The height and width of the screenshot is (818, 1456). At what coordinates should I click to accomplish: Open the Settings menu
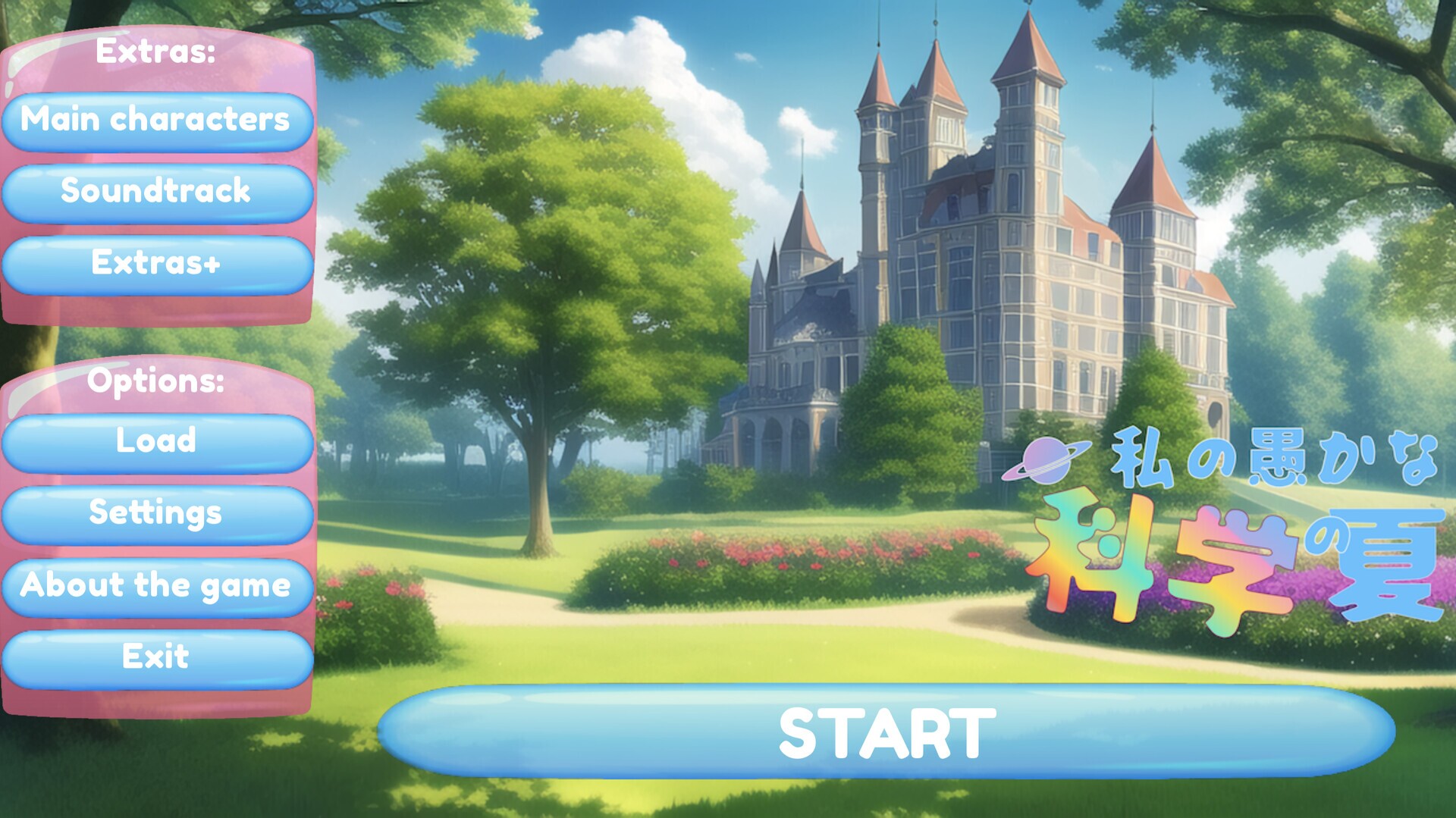pos(157,514)
